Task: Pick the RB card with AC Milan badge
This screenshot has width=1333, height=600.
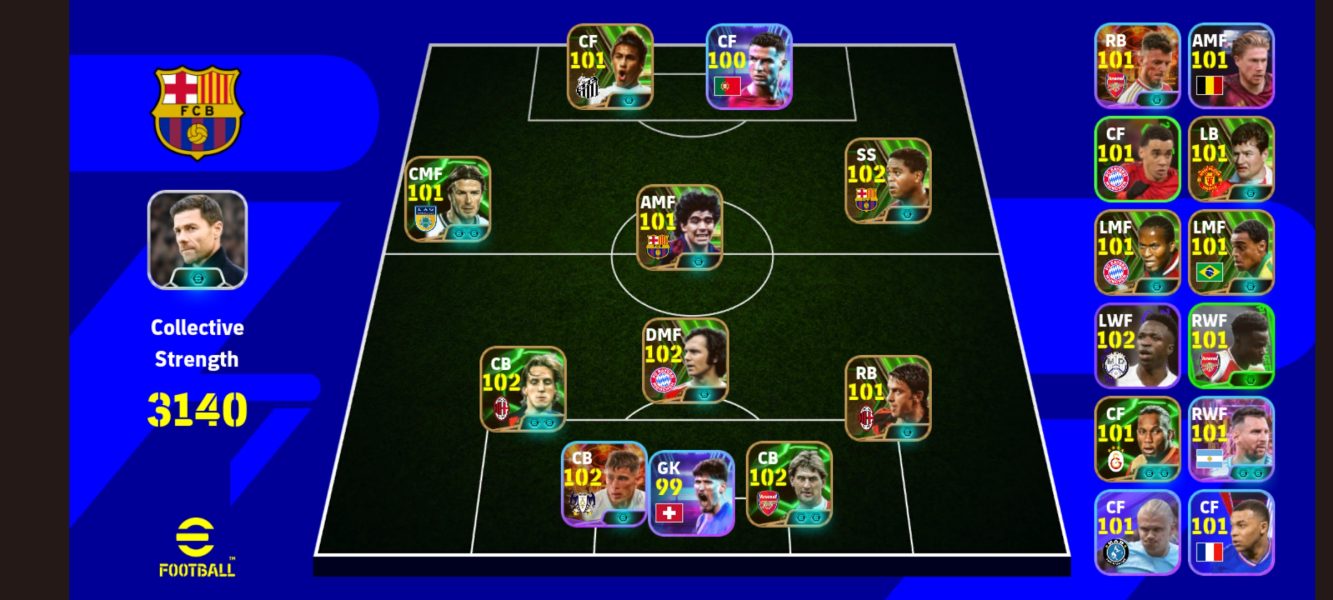Action: [888, 398]
